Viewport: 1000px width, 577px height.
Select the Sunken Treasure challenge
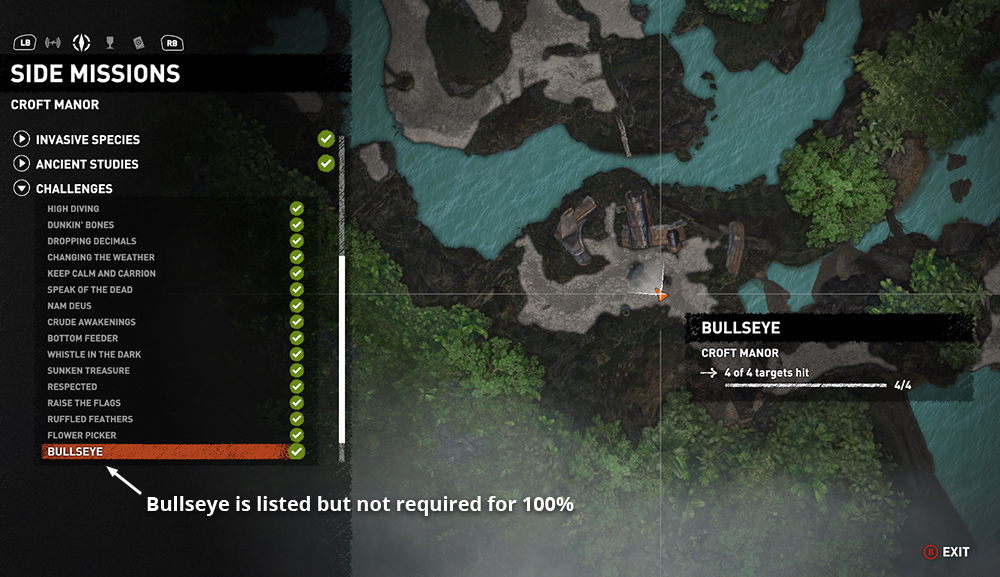[x=87, y=371]
